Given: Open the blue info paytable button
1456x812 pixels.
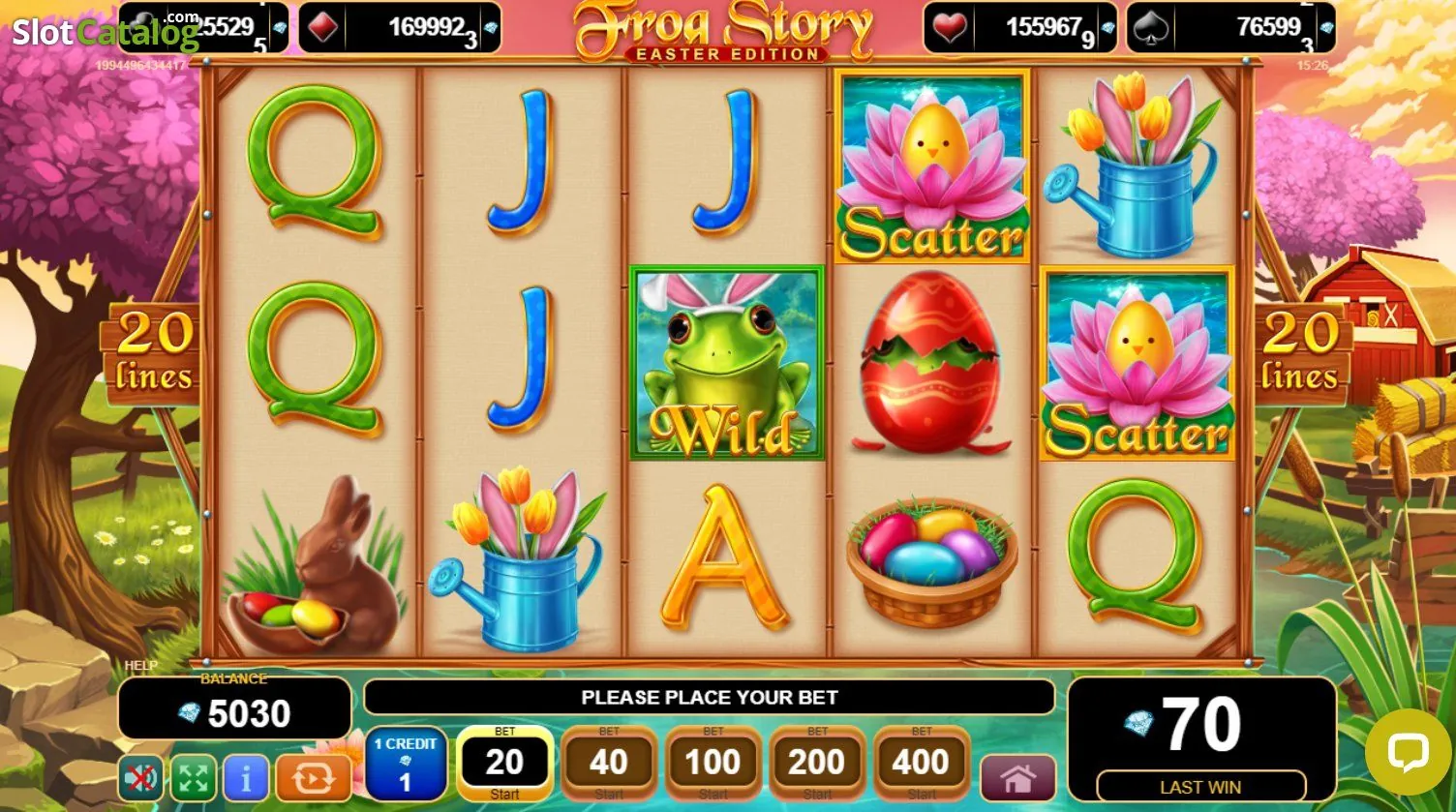Looking at the screenshot, I should (x=246, y=778).
